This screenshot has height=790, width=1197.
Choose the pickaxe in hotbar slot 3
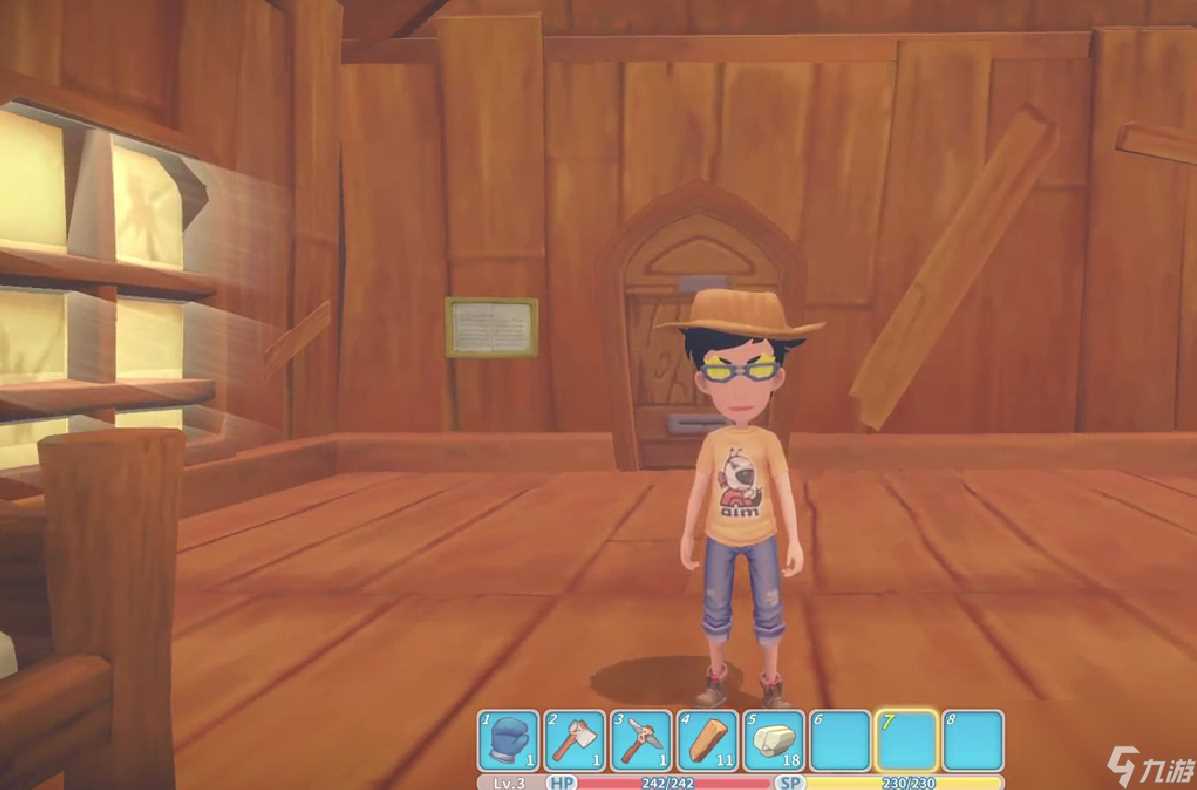641,741
